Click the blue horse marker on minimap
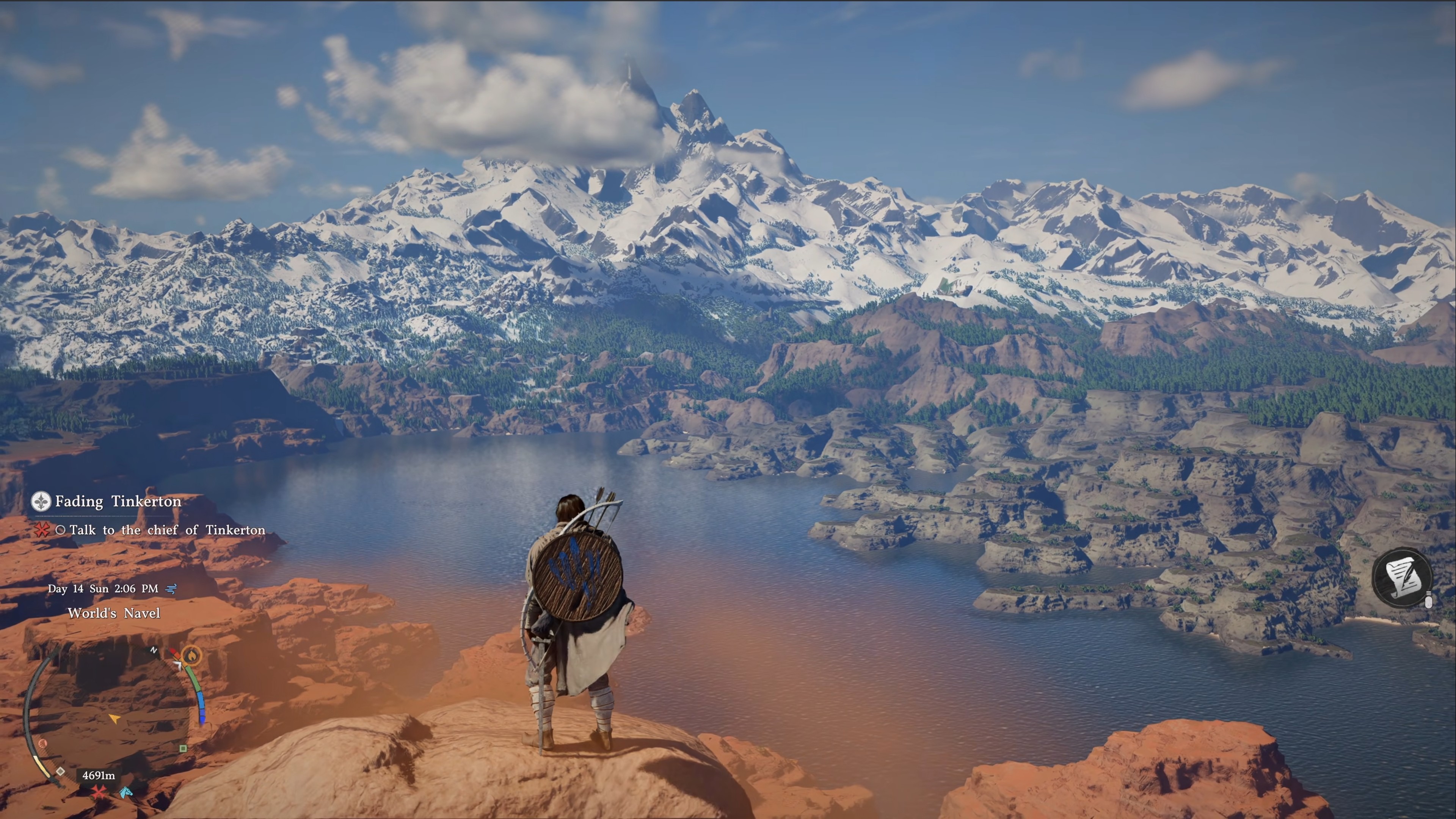The height and width of the screenshot is (819, 1456). [x=126, y=792]
